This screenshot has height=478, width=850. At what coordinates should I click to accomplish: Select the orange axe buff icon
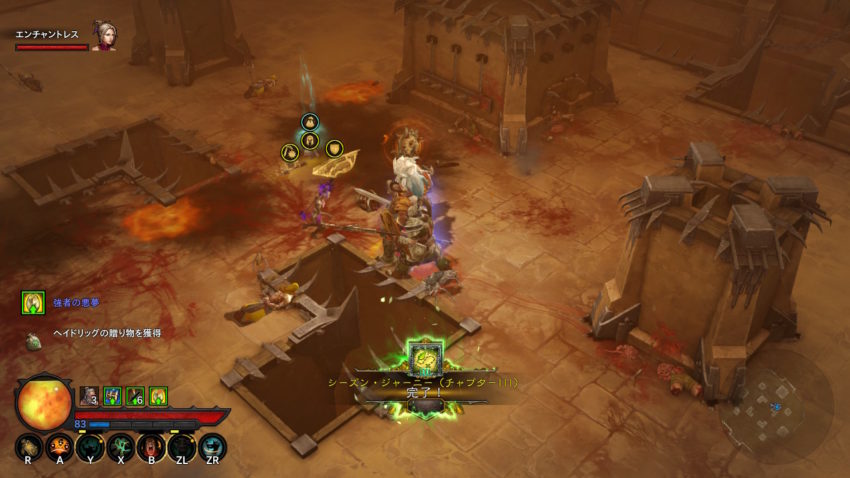coord(158,396)
